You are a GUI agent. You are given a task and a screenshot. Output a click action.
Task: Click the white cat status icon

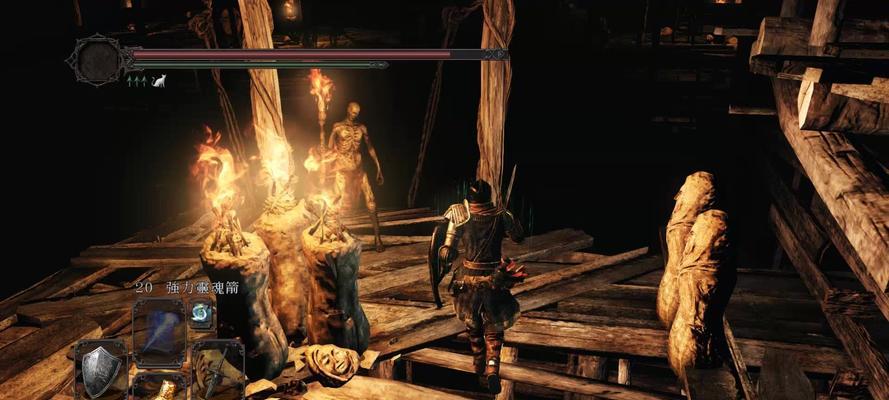pos(159,81)
